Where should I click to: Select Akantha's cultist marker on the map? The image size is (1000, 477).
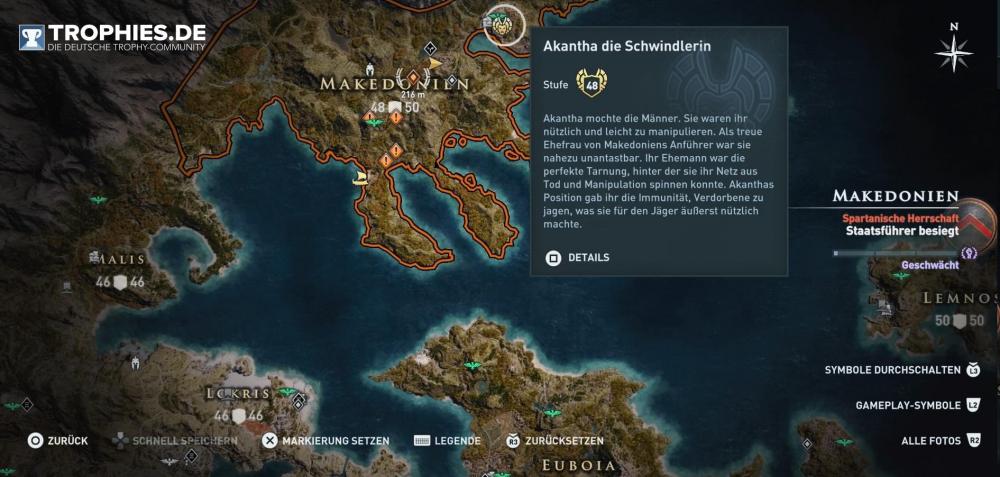[x=504, y=26]
